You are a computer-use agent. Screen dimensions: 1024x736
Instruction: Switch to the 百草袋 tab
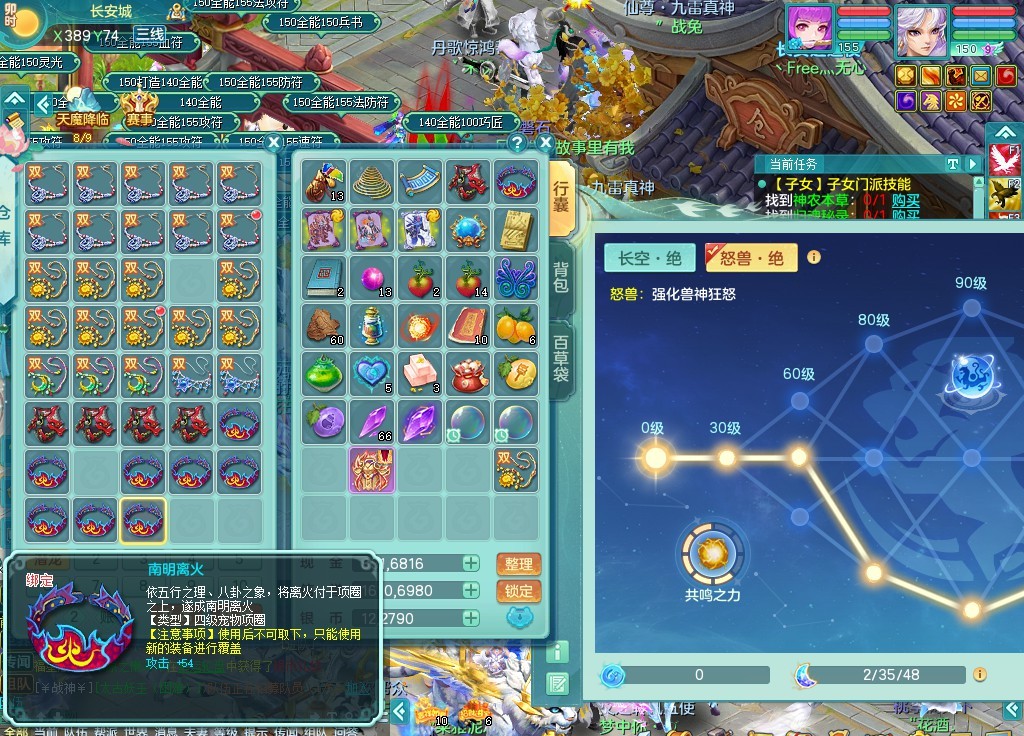(x=561, y=357)
